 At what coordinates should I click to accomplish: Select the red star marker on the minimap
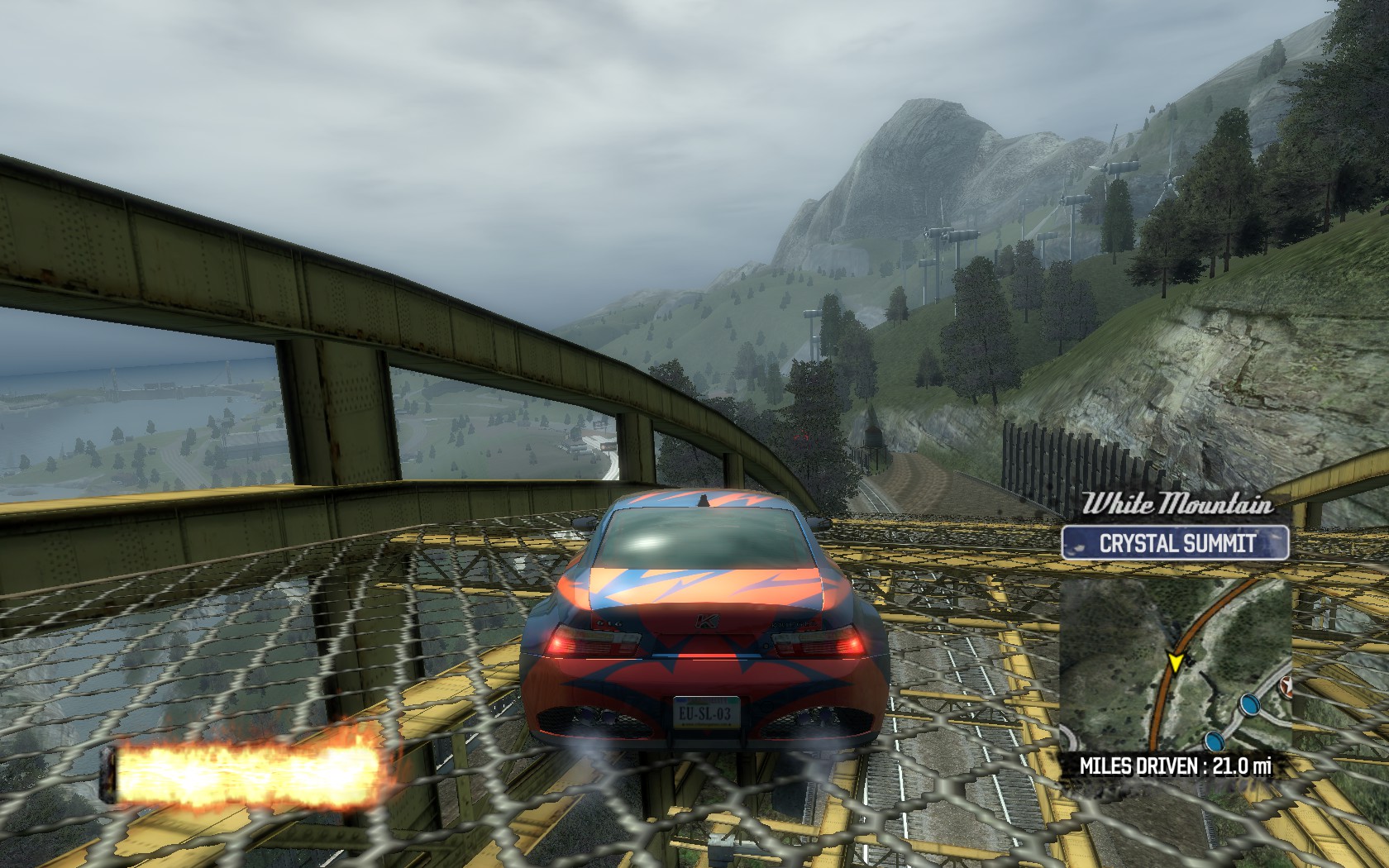(x=1286, y=685)
